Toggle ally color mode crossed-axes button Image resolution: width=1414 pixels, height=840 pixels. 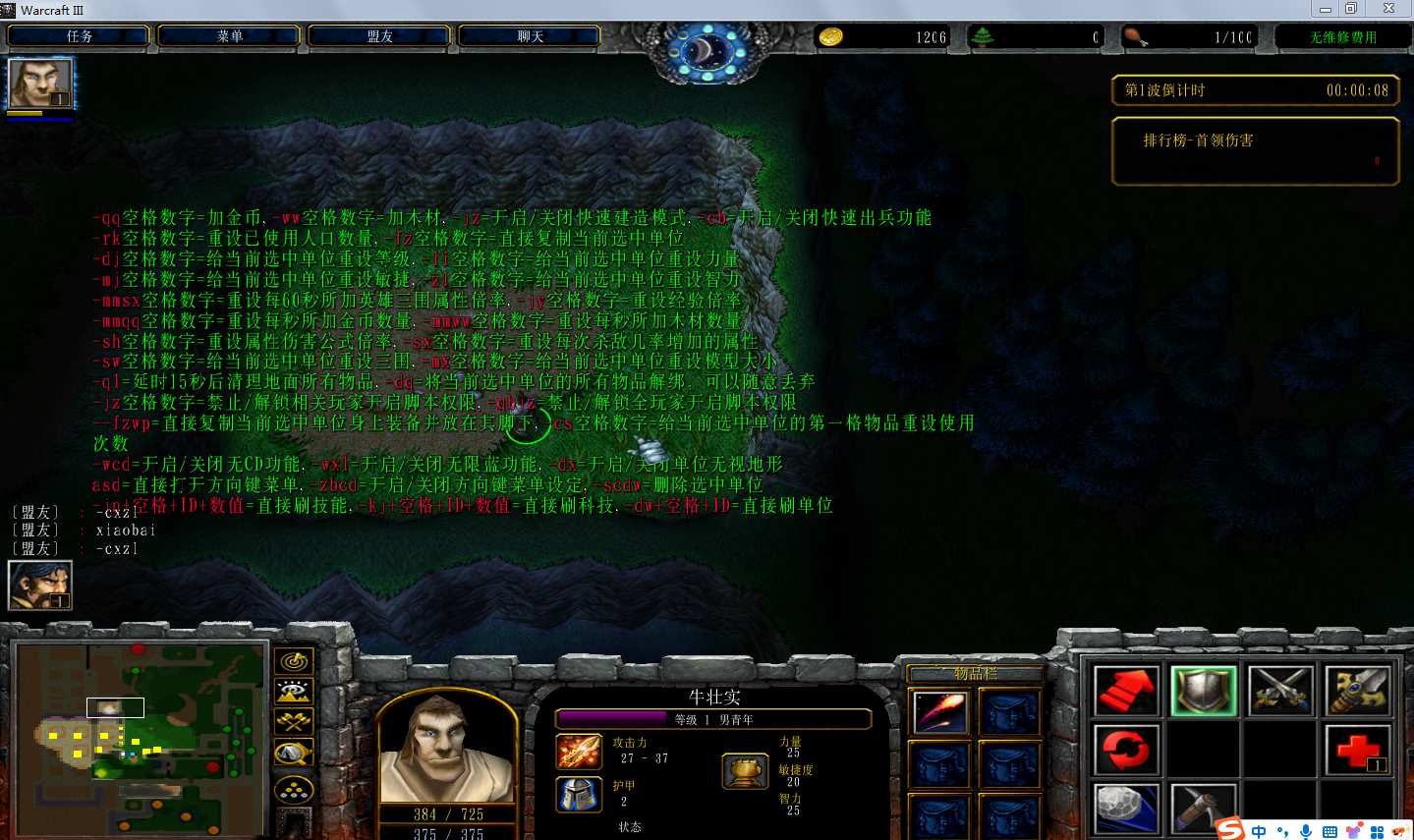click(294, 722)
